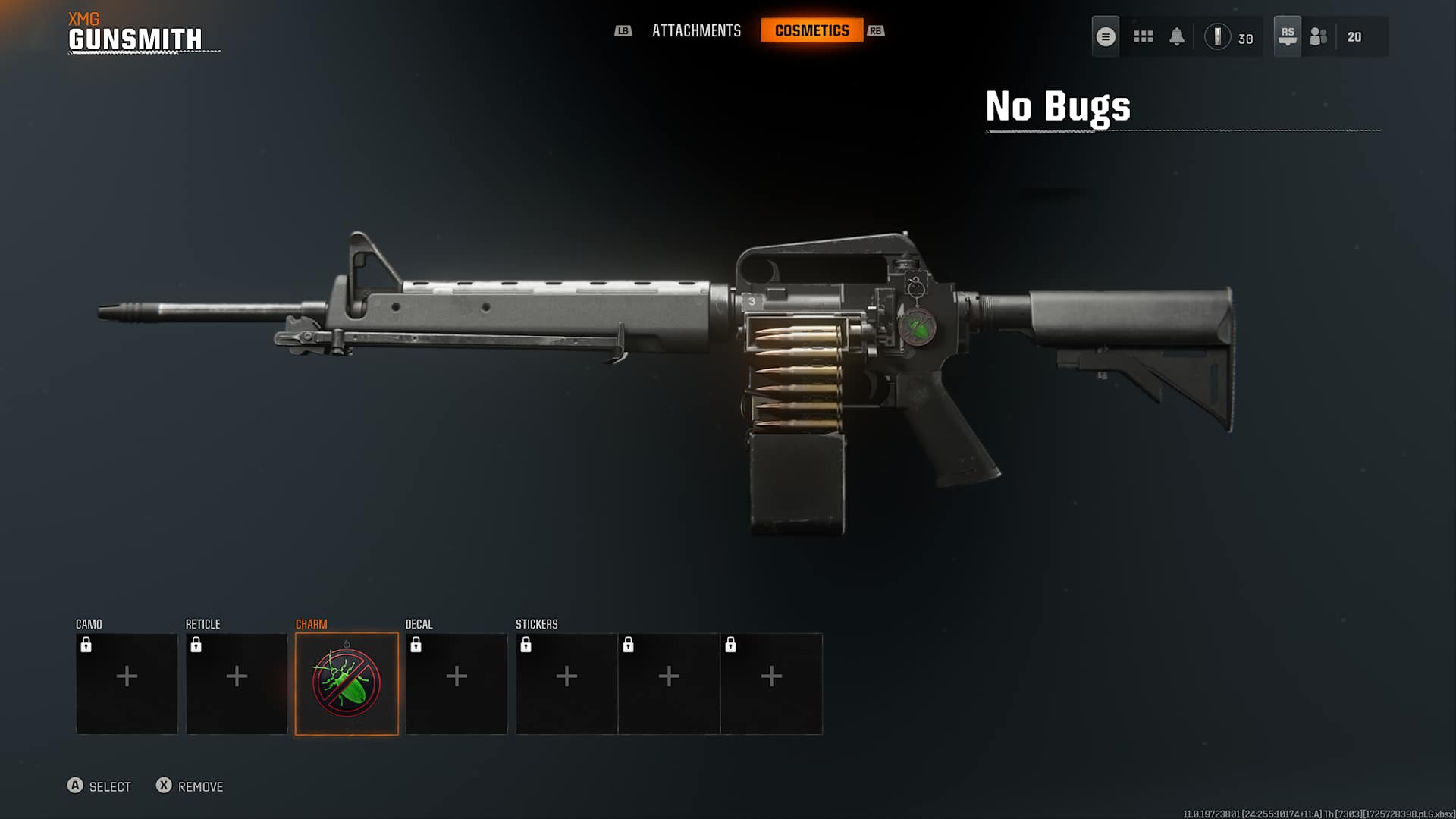The image size is (1456, 819).
Task: Switch to the Attachments tab
Action: click(x=696, y=31)
